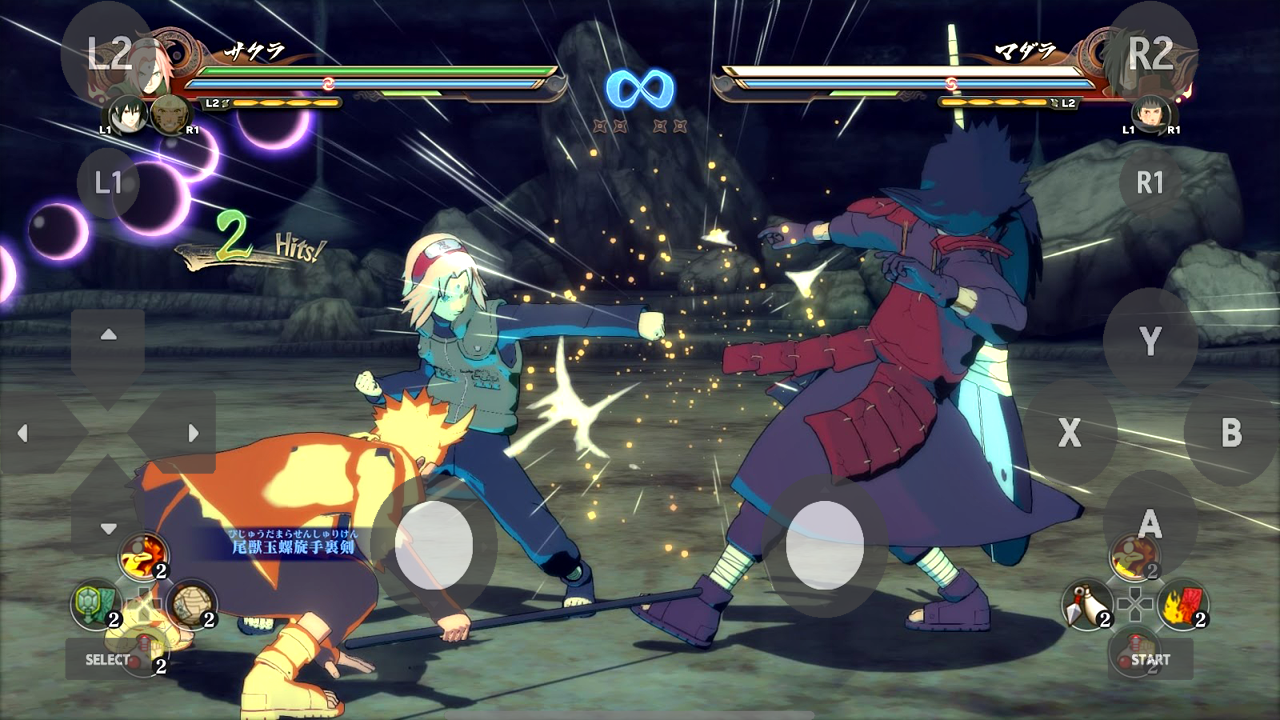This screenshot has width=1280, height=720.
Task: Tap the SELECT overlay button
Action: point(108,660)
